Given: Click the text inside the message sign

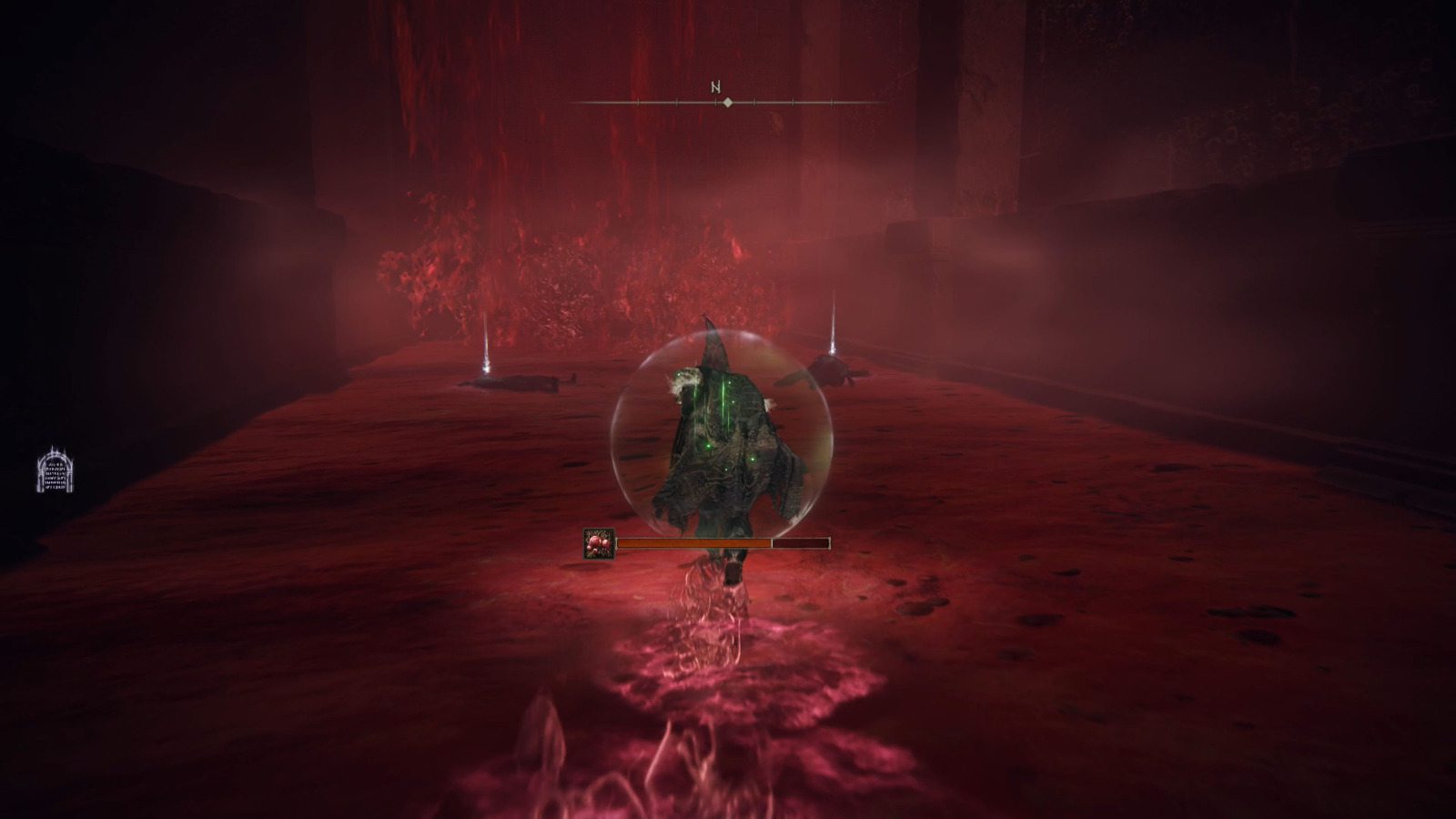Looking at the screenshot, I should [x=56, y=473].
